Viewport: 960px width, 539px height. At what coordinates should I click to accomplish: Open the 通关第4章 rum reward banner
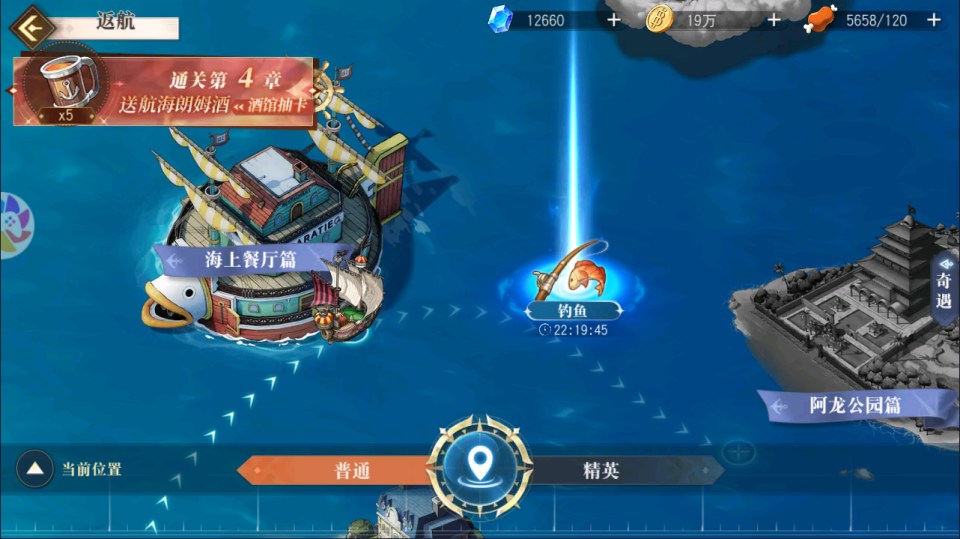165,92
